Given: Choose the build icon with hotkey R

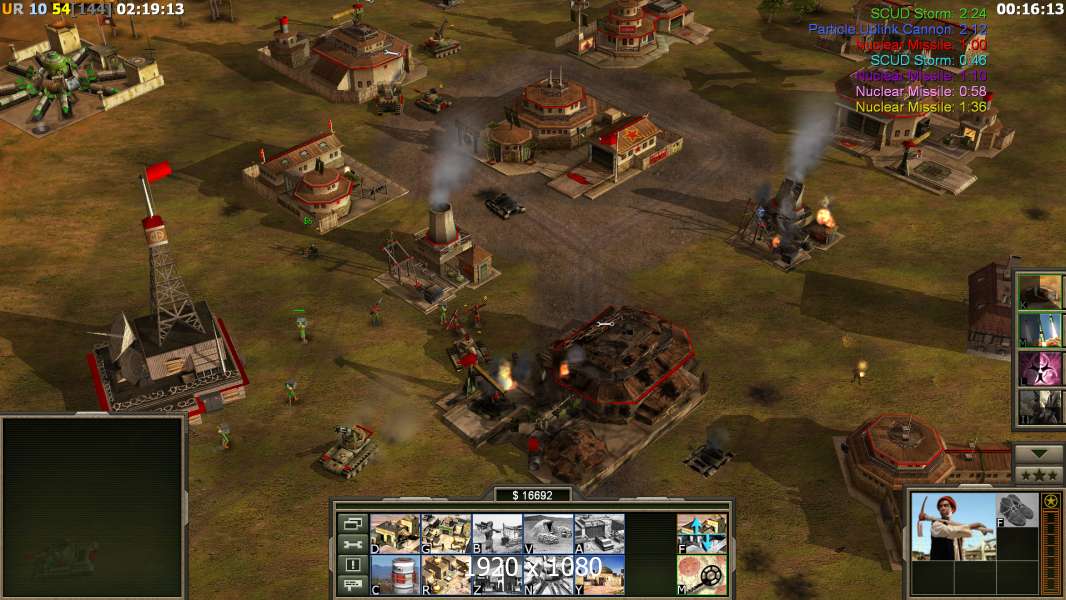Looking at the screenshot, I should (446, 575).
